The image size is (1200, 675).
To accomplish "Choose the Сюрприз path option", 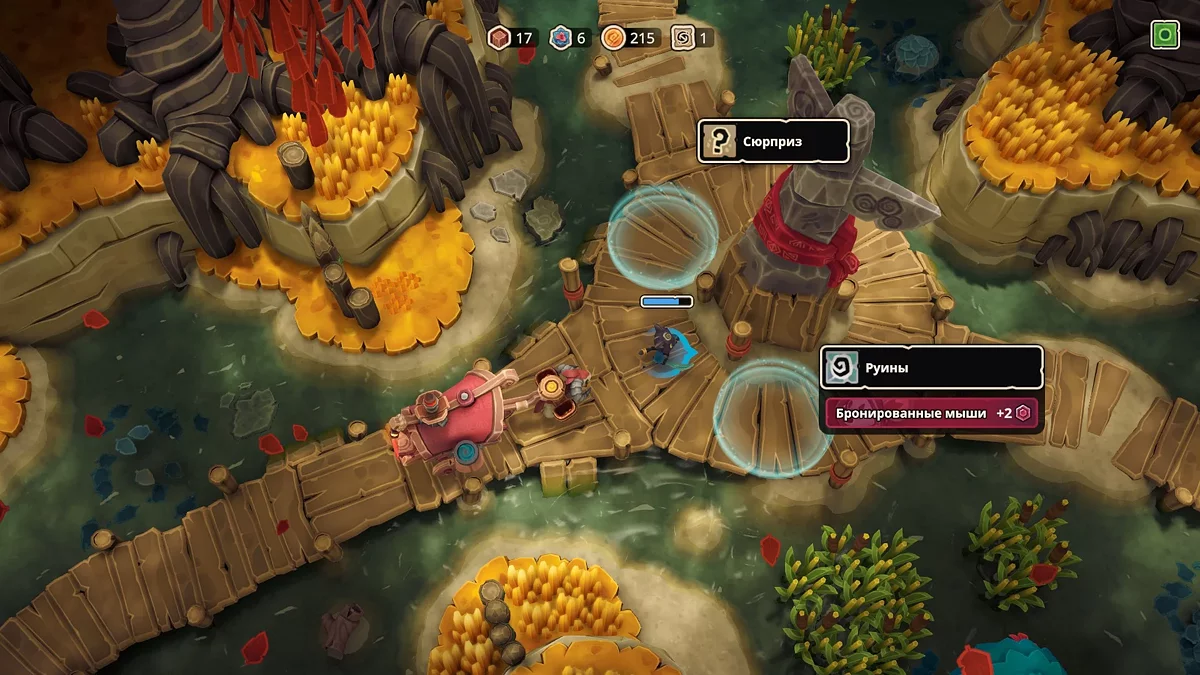I will point(773,141).
